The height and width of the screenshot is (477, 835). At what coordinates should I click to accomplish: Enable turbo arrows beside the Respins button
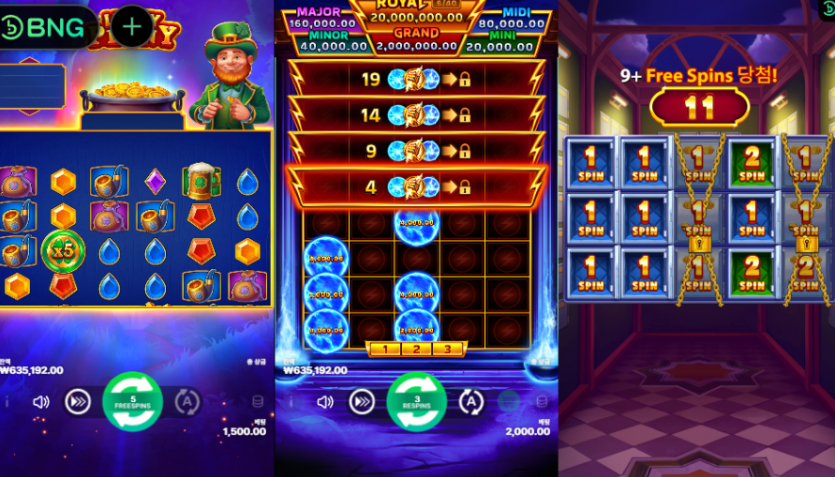361,402
